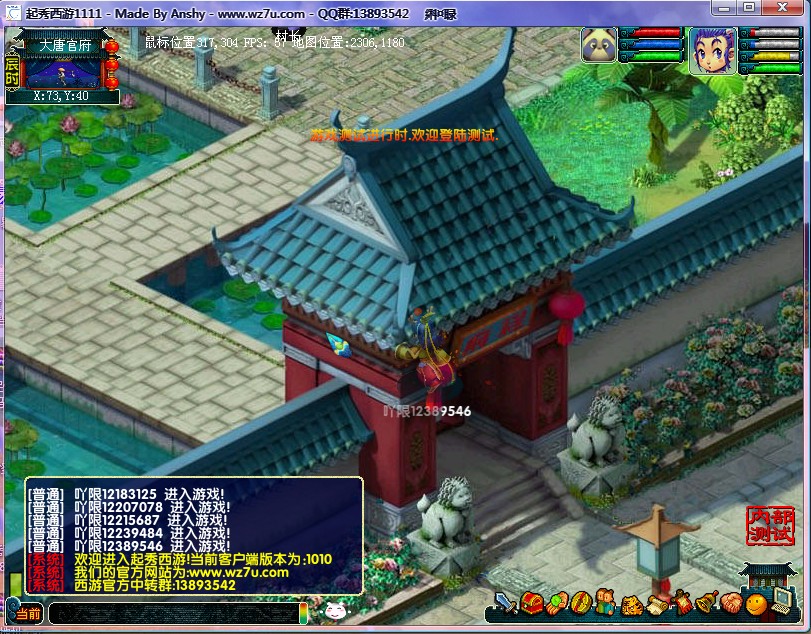Click the yellow smiley face icon

point(757,604)
